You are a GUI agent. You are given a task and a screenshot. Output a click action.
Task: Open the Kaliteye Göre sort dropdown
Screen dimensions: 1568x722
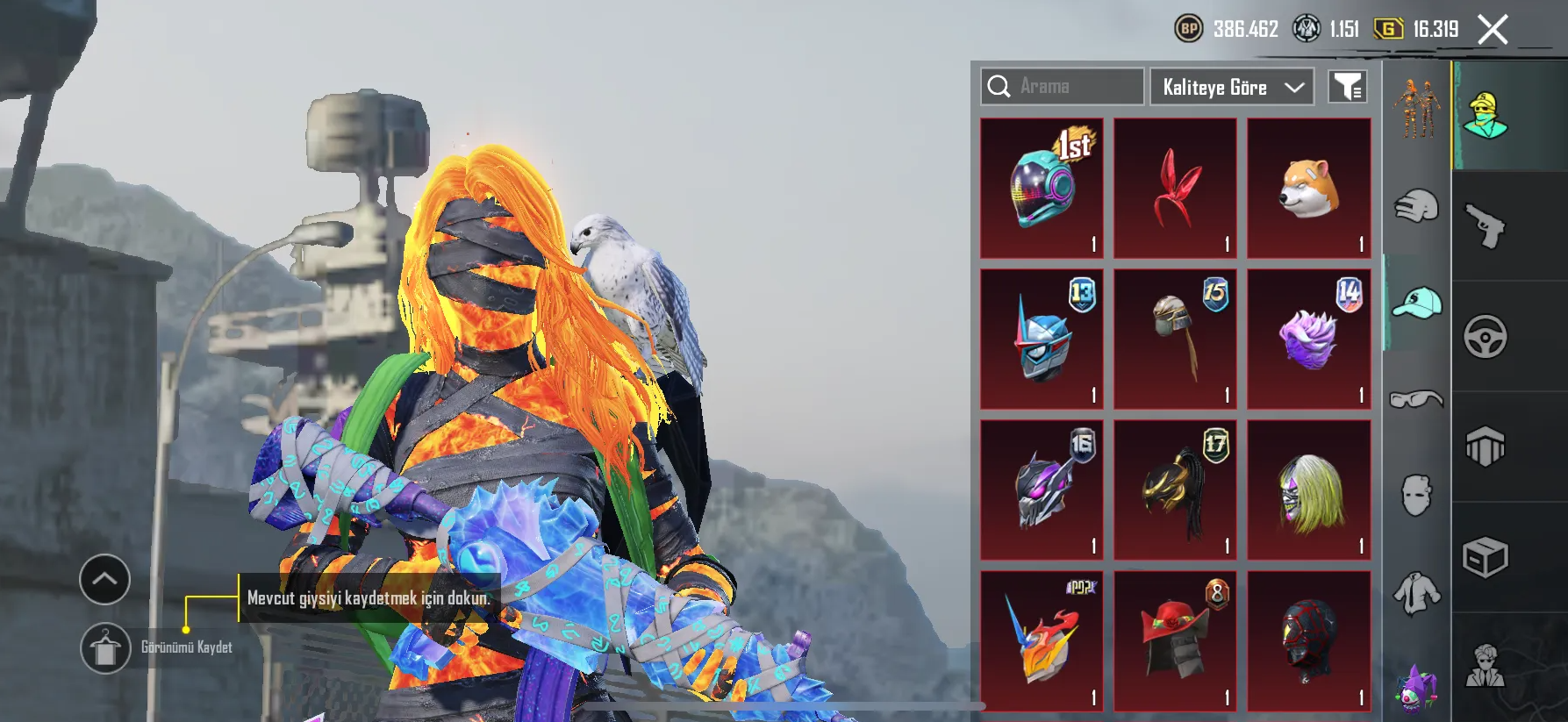tap(1231, 87)
